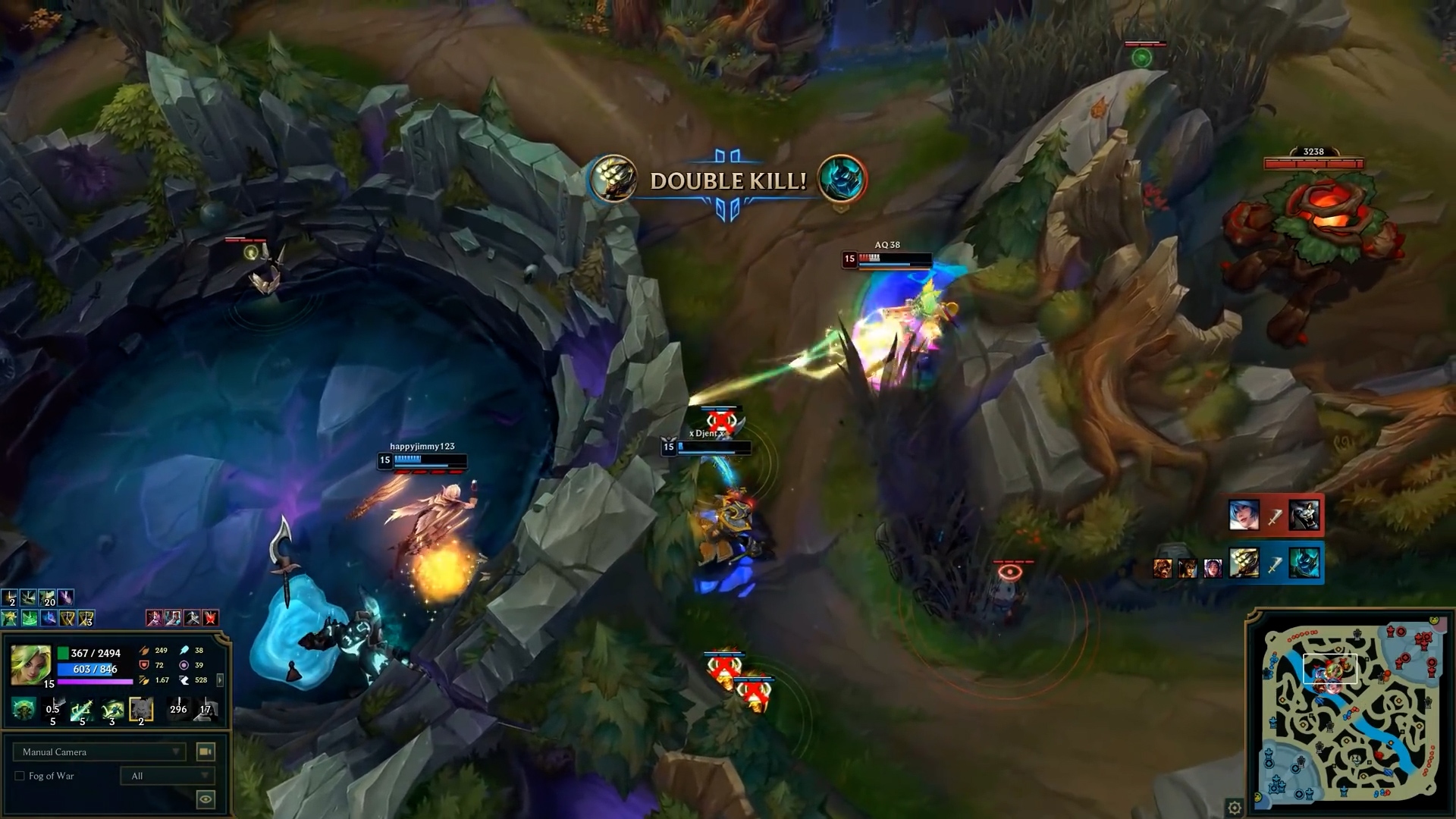Click the armor stat shield icon

tap(143, 666)
